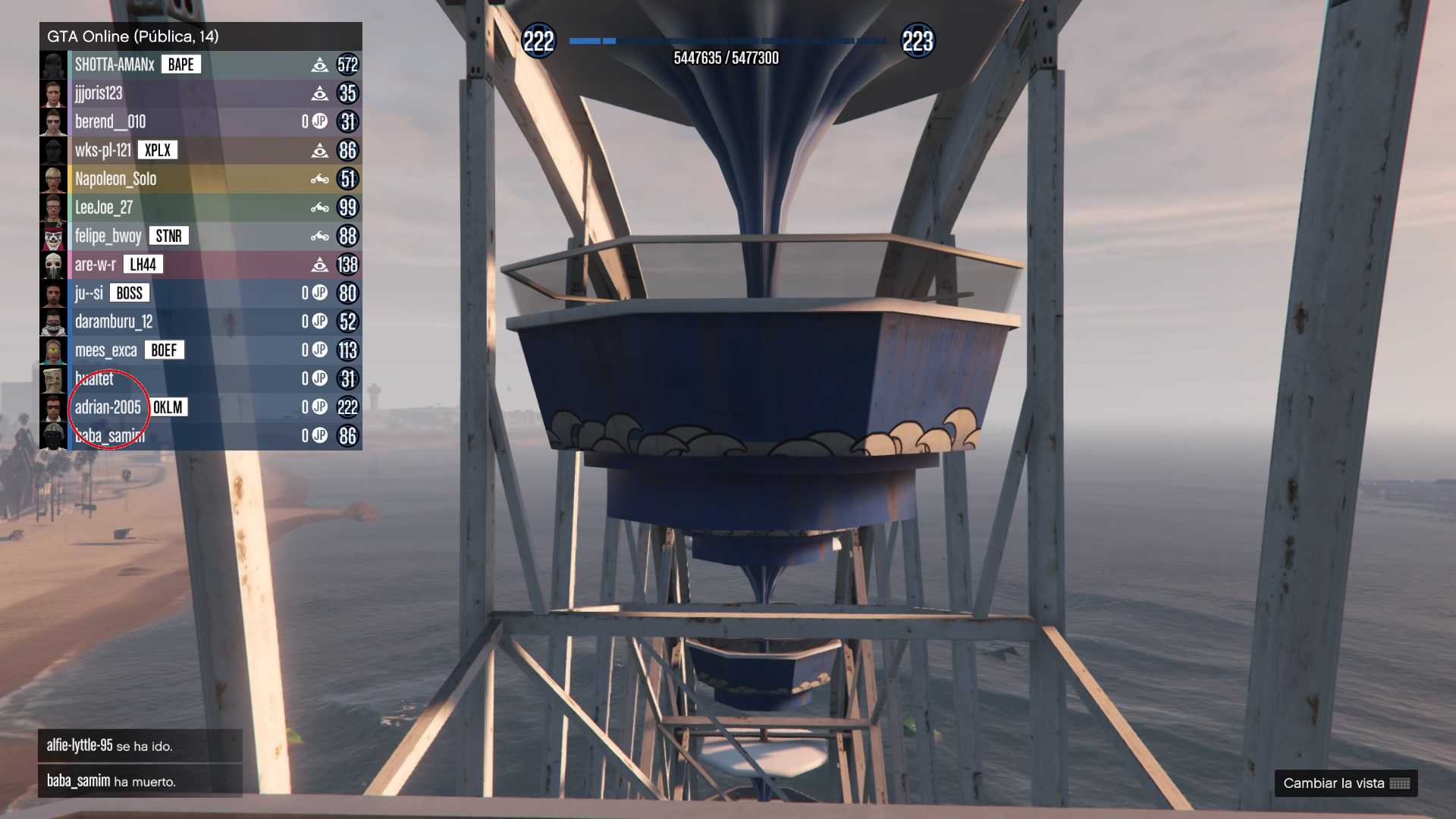Pick the wks-pl-121 player entry

click(103, 150)
